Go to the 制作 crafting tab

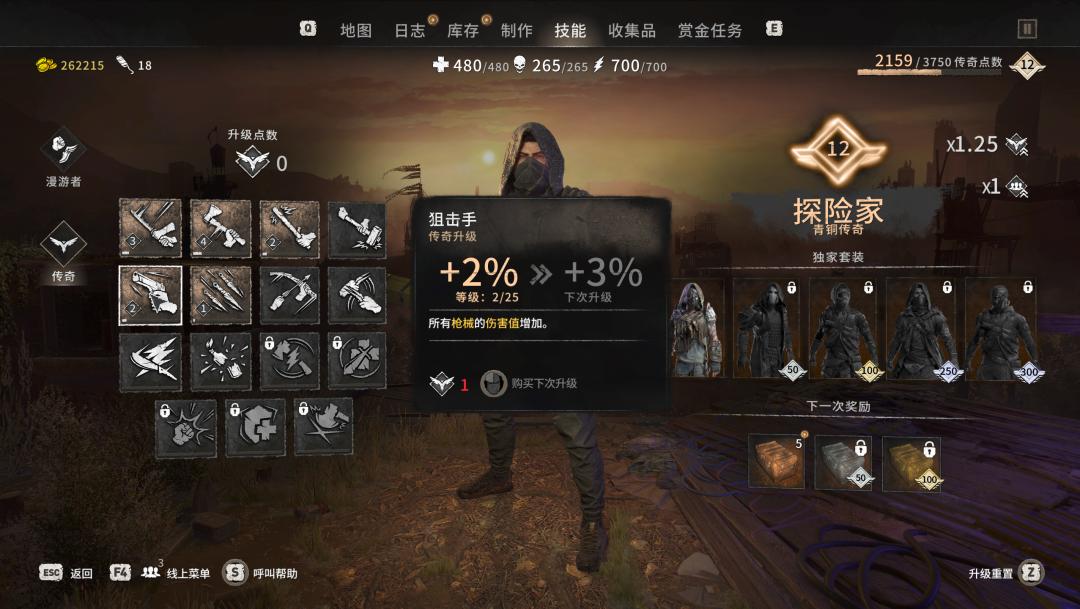[516, 30]
